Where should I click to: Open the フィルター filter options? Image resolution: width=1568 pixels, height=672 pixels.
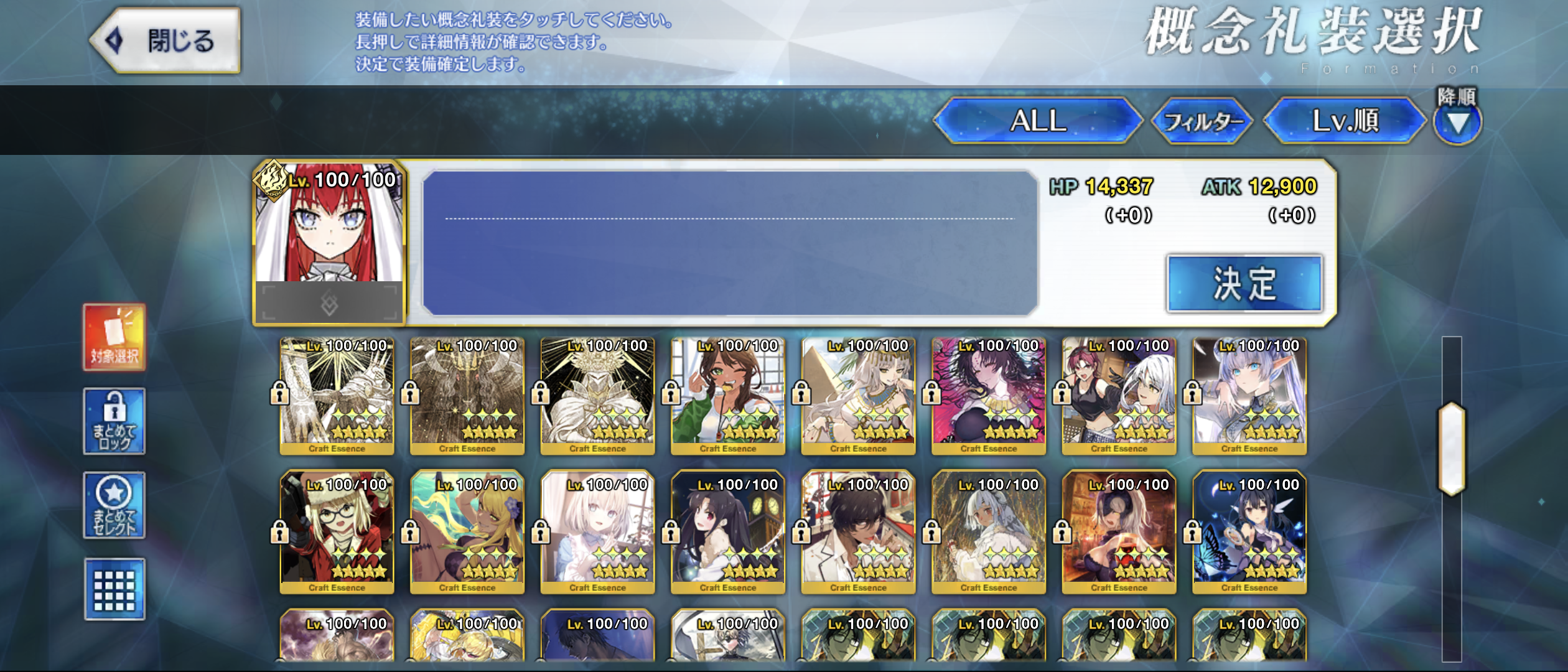pos(1202,121)
